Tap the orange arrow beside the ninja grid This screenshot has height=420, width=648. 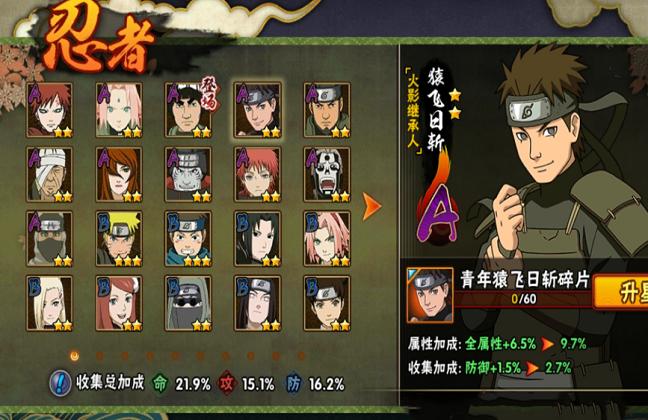(372, 207)
